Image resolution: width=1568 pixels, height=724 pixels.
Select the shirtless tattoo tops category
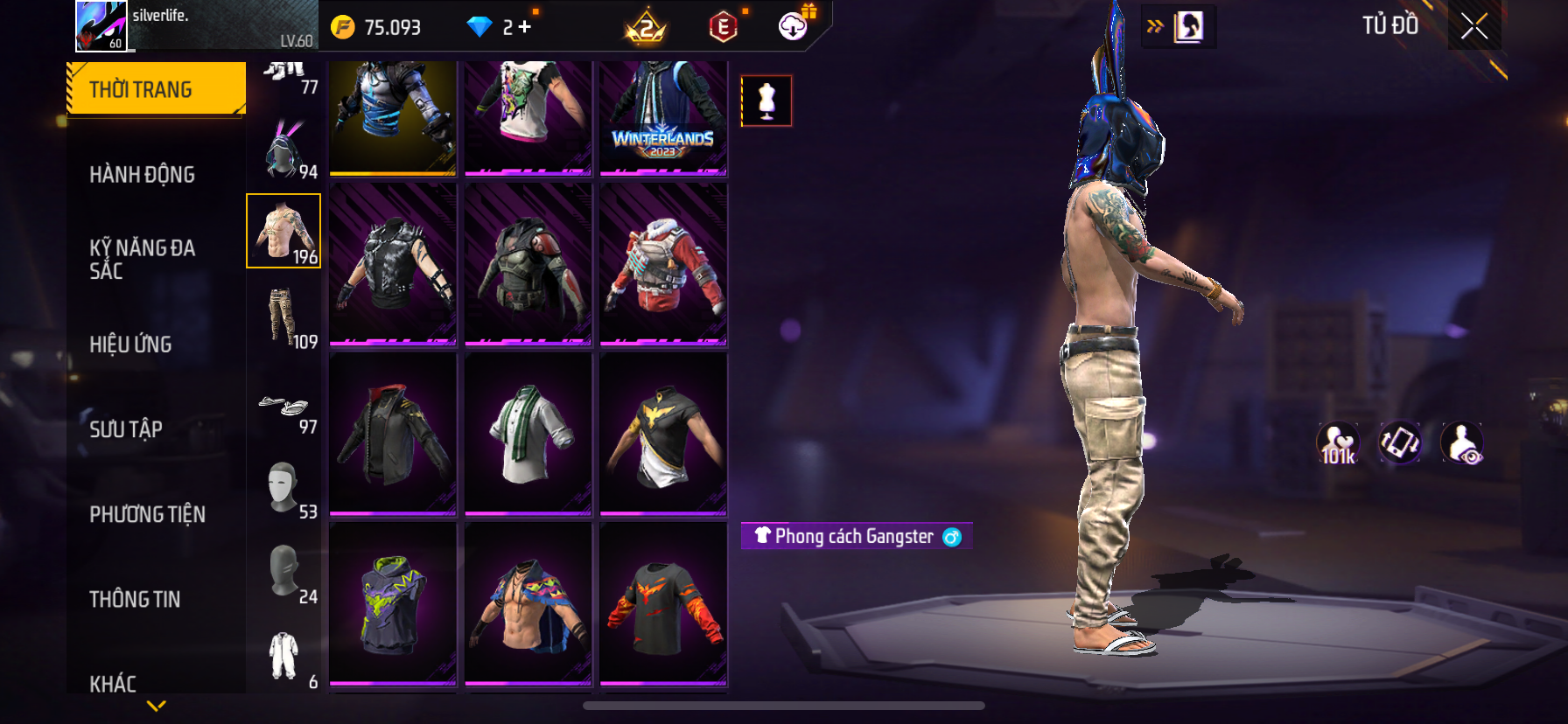(283, 231)
